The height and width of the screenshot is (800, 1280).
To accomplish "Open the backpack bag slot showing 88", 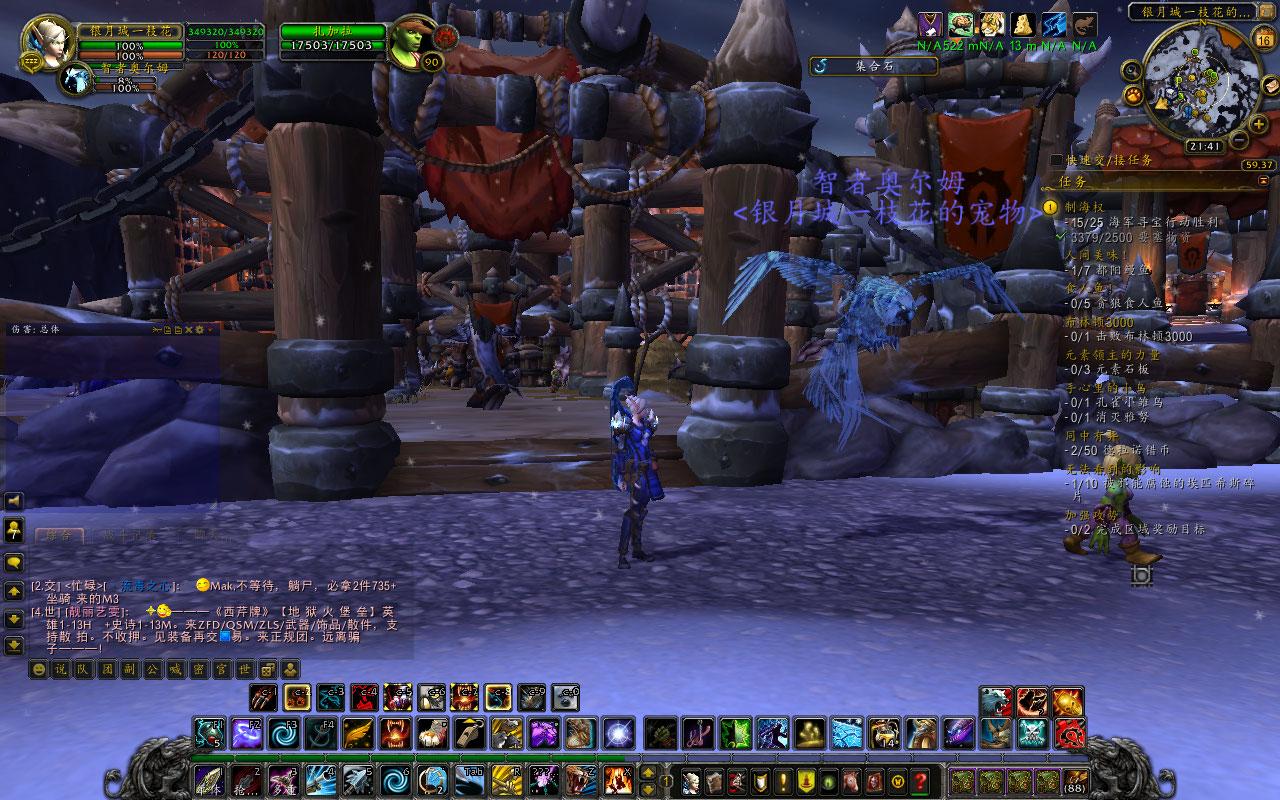I will tap(1075, 780).
